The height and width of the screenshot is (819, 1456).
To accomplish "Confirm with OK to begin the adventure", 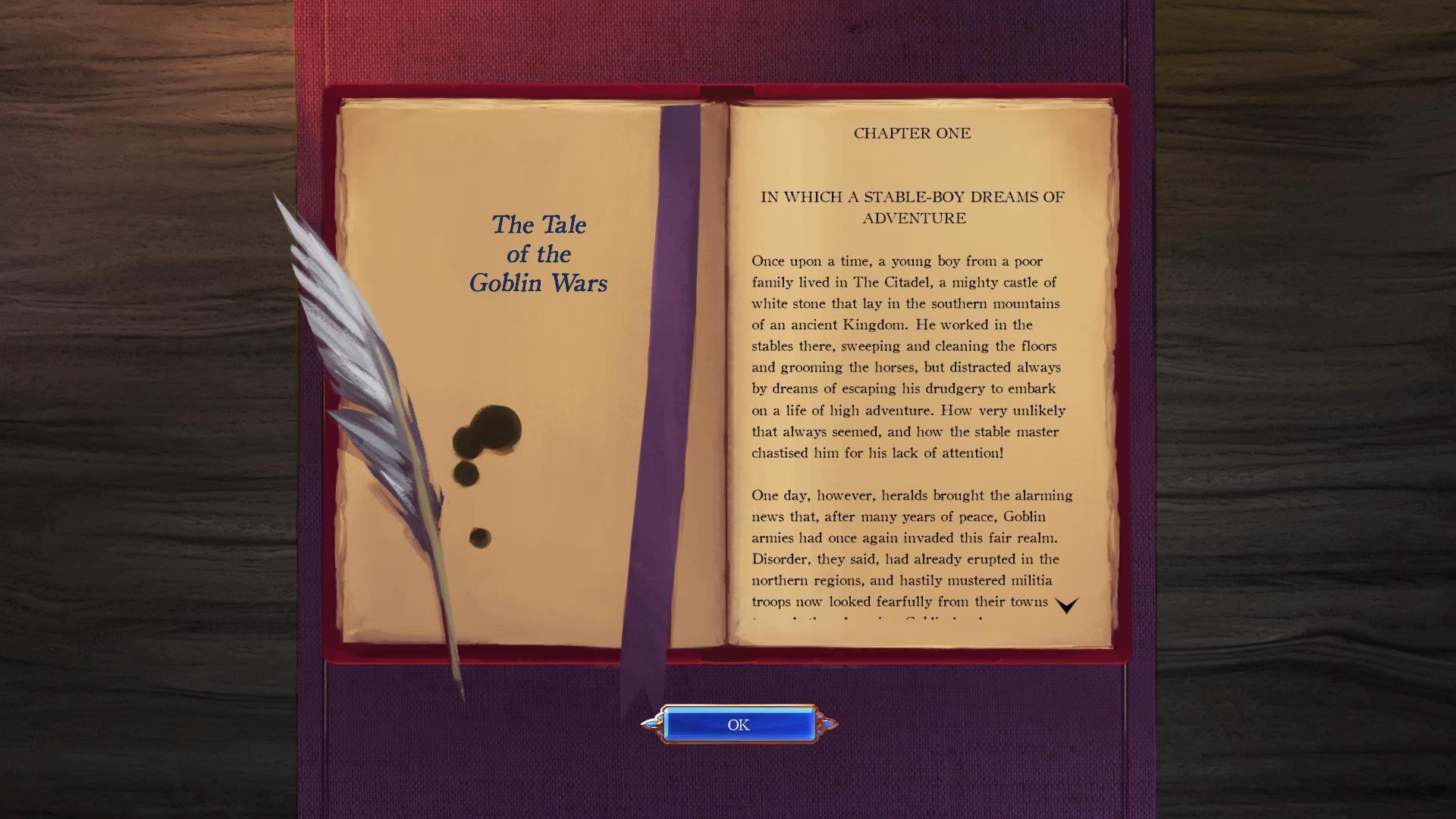I will (x=738, y=724).
